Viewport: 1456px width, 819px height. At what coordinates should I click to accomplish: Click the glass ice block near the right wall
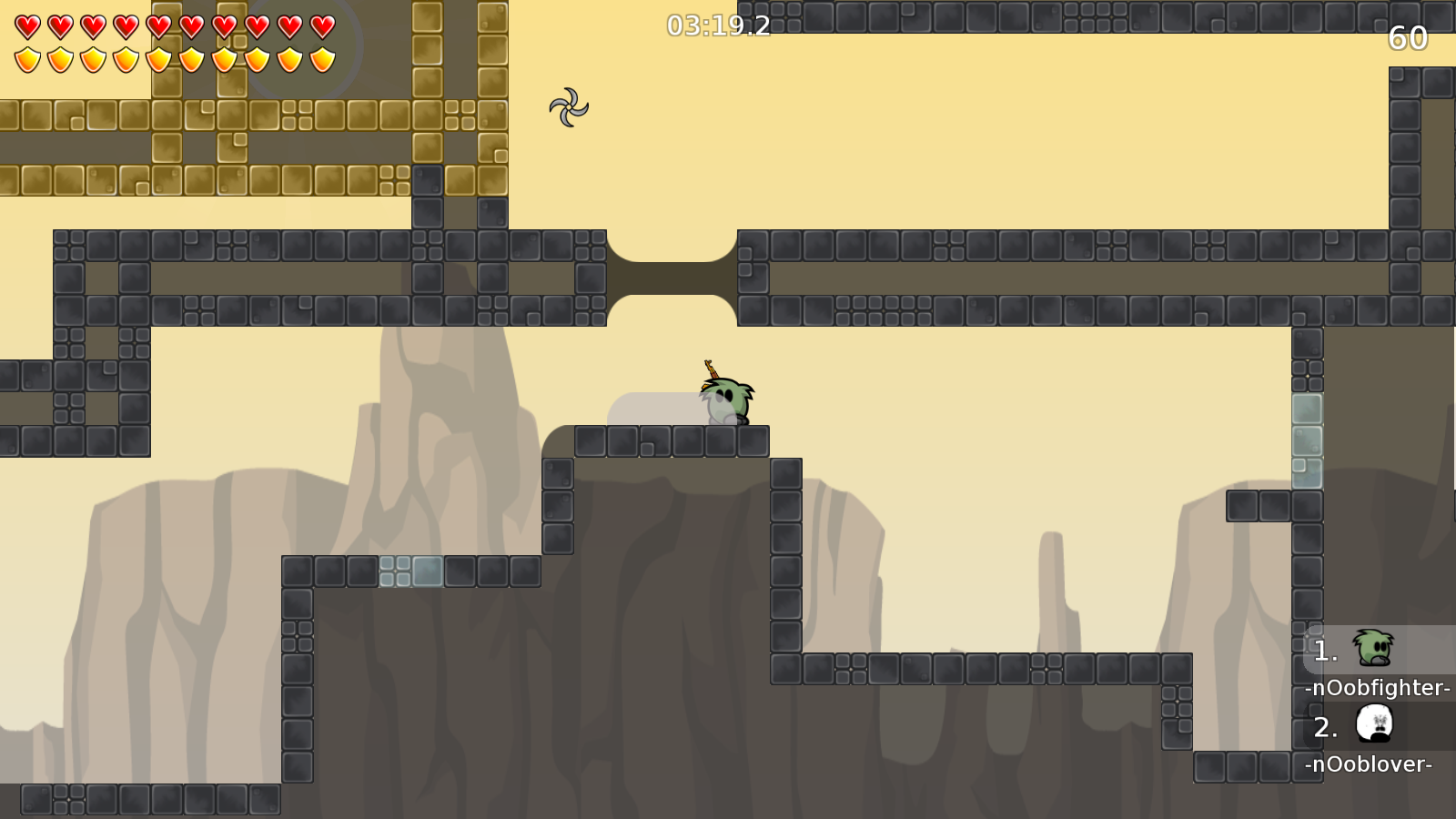1308,439
